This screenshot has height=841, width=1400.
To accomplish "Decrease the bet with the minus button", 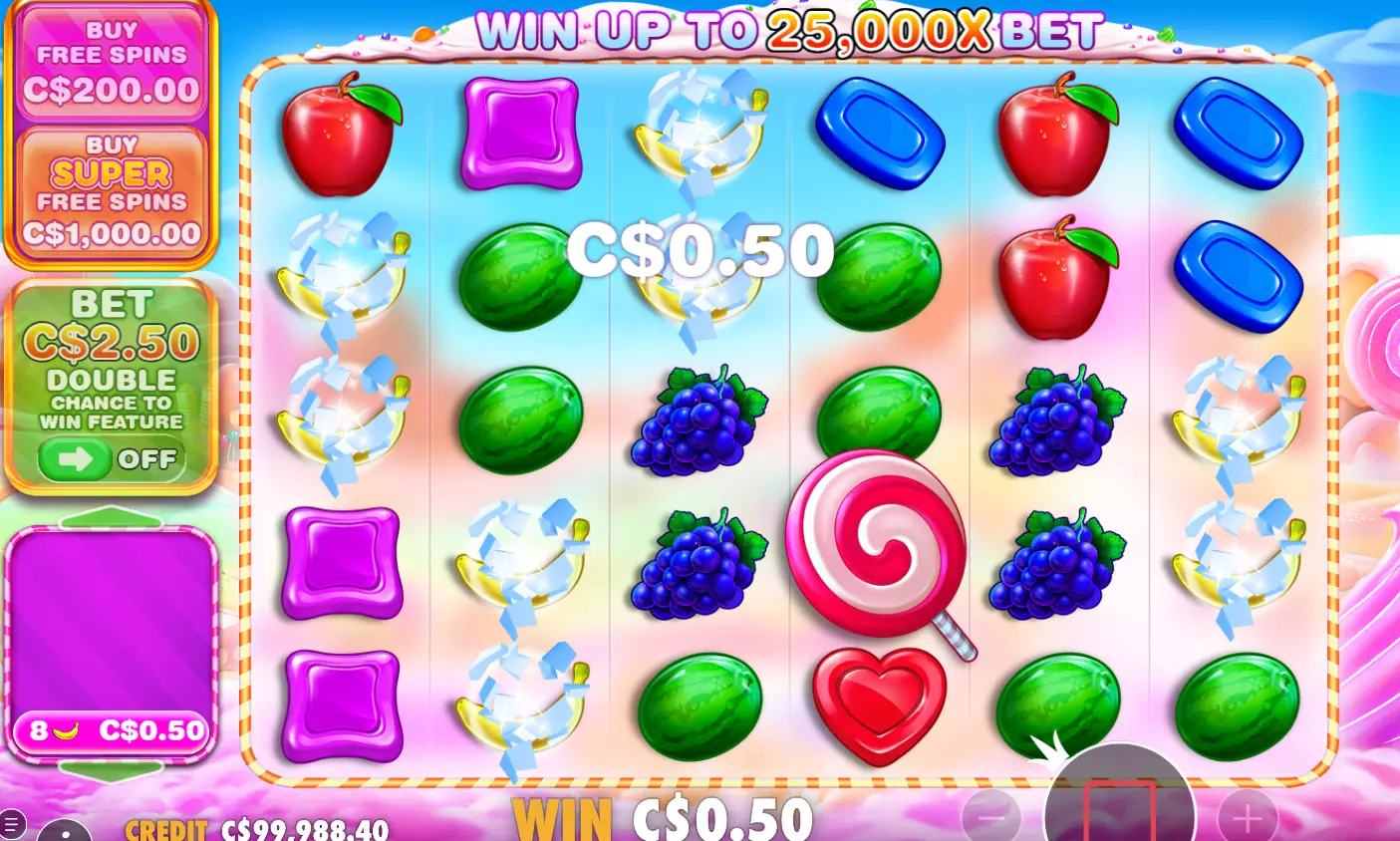I will point(991,817).
